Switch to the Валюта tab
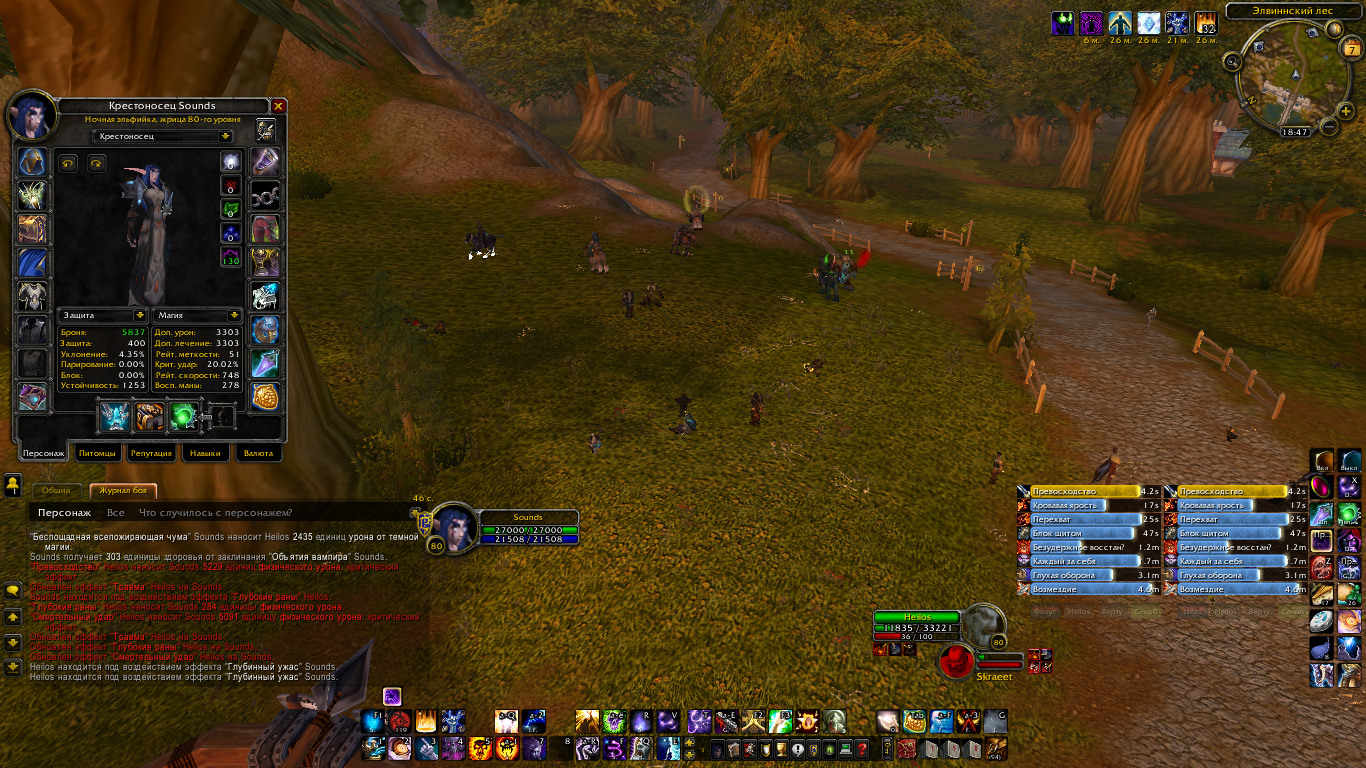The width and height of the screenshot is (1366, 768). point(258,453)
